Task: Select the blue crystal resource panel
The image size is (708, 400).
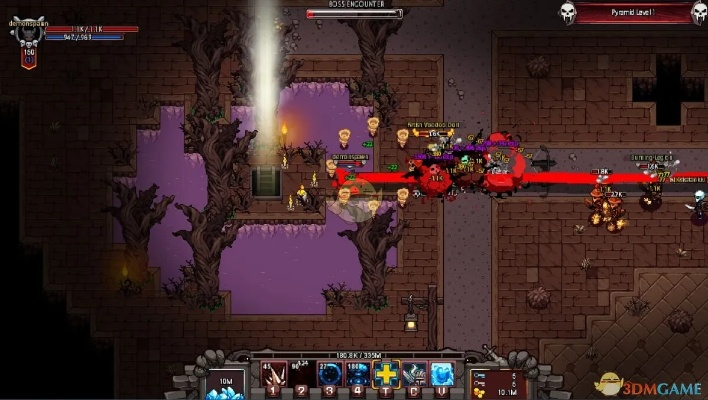Action: pos(224,383)
